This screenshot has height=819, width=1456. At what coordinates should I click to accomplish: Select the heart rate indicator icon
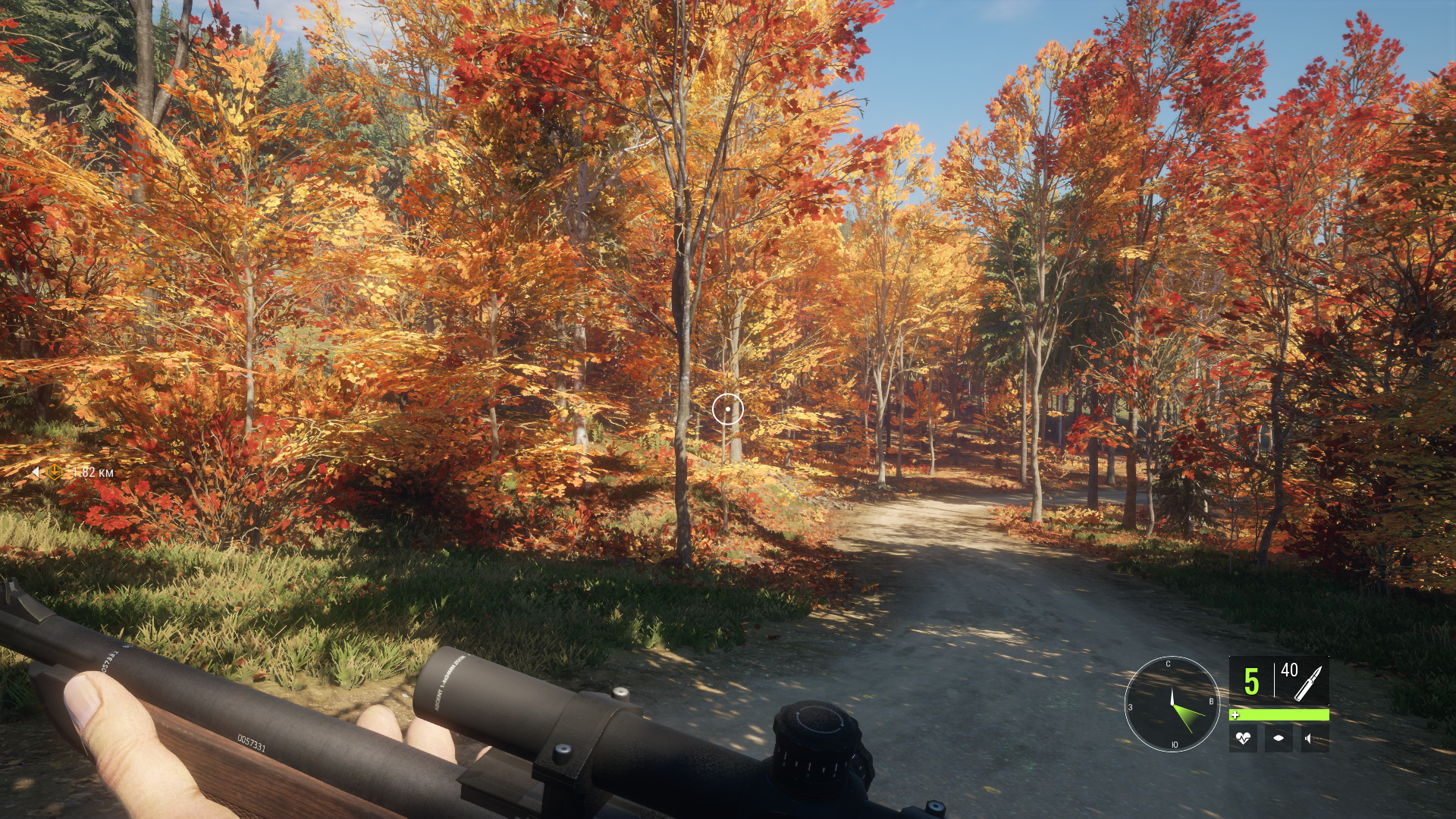point(1243,738)
